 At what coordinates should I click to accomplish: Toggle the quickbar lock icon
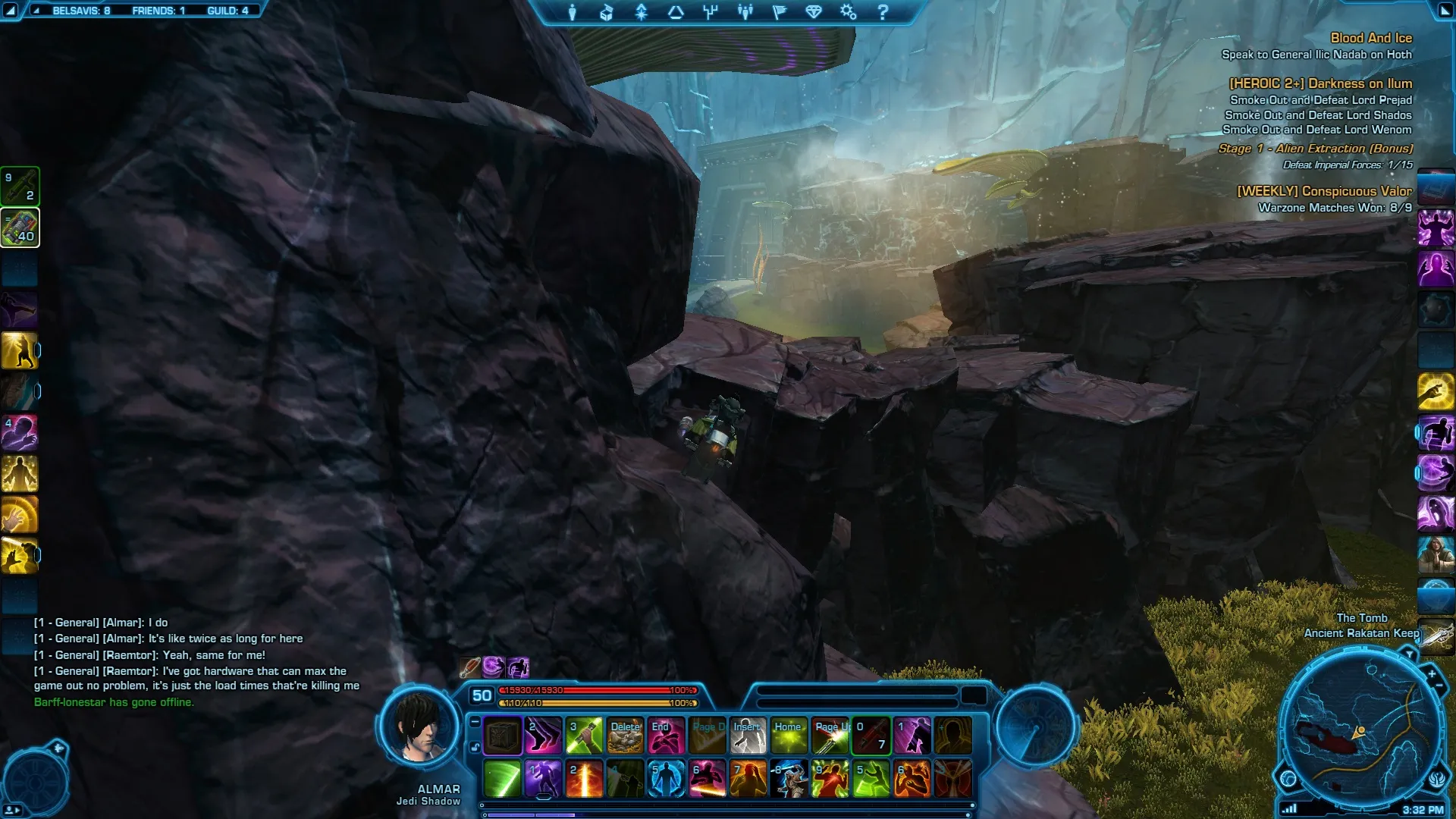point(475,748)
